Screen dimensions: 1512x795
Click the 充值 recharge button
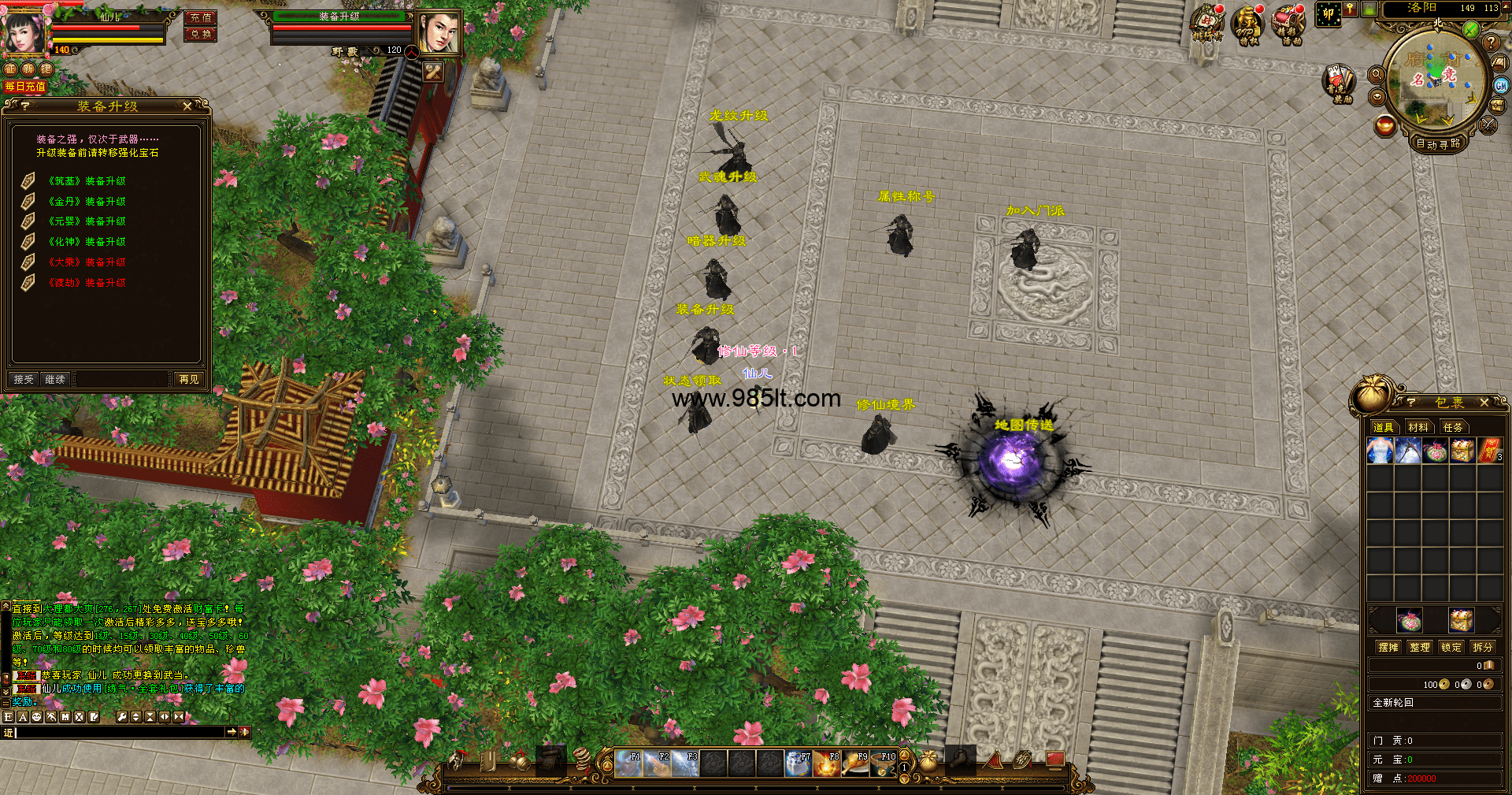(x=201, y=17)
